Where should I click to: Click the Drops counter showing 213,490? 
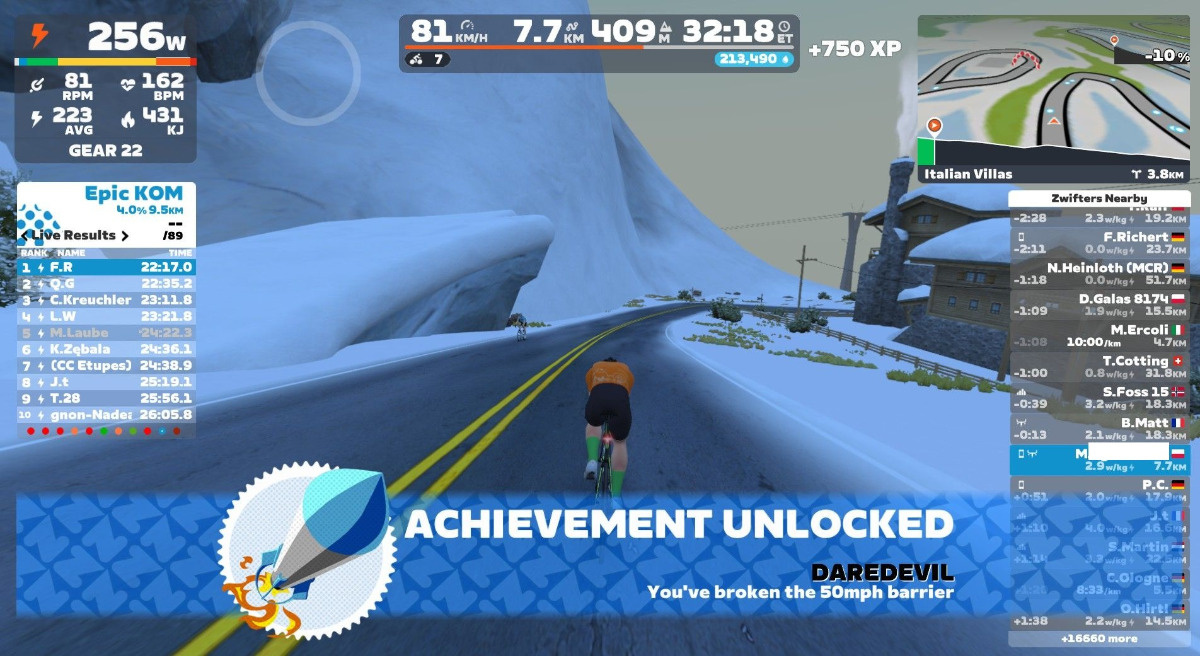tap(753, 59)
